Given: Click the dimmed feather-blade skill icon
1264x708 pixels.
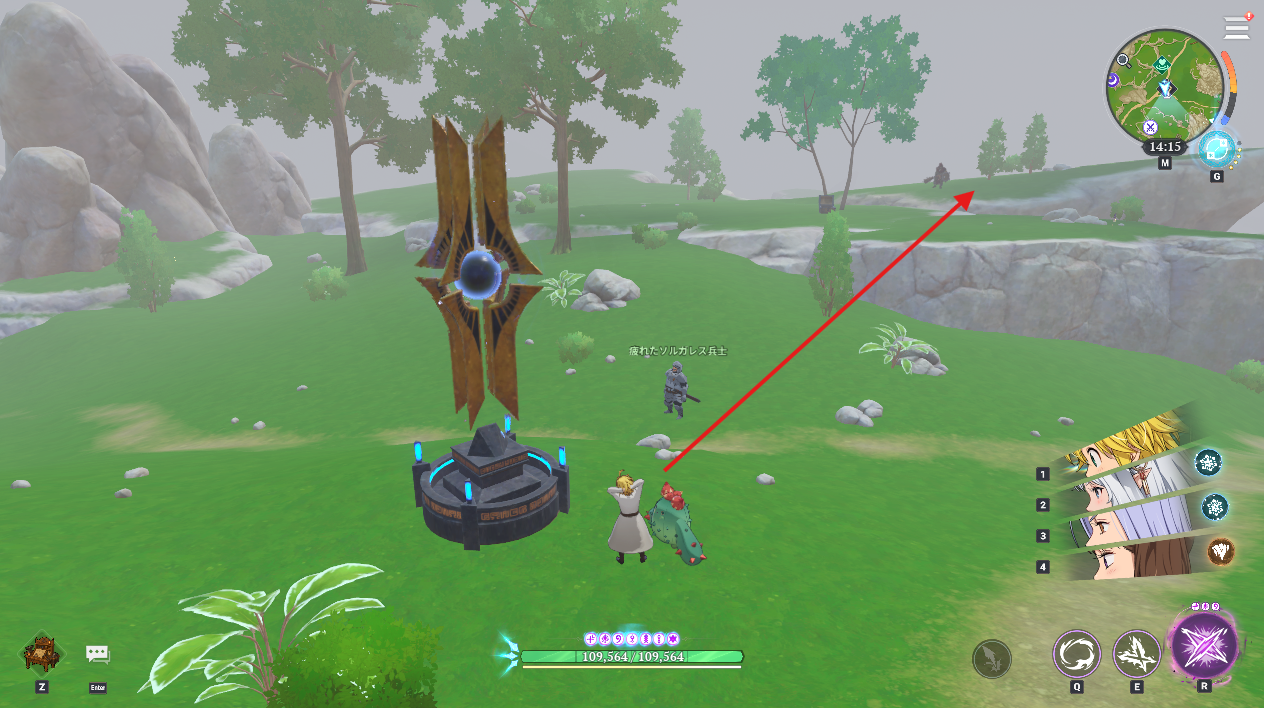Looking at the screenshot, I should click(991, 659).
